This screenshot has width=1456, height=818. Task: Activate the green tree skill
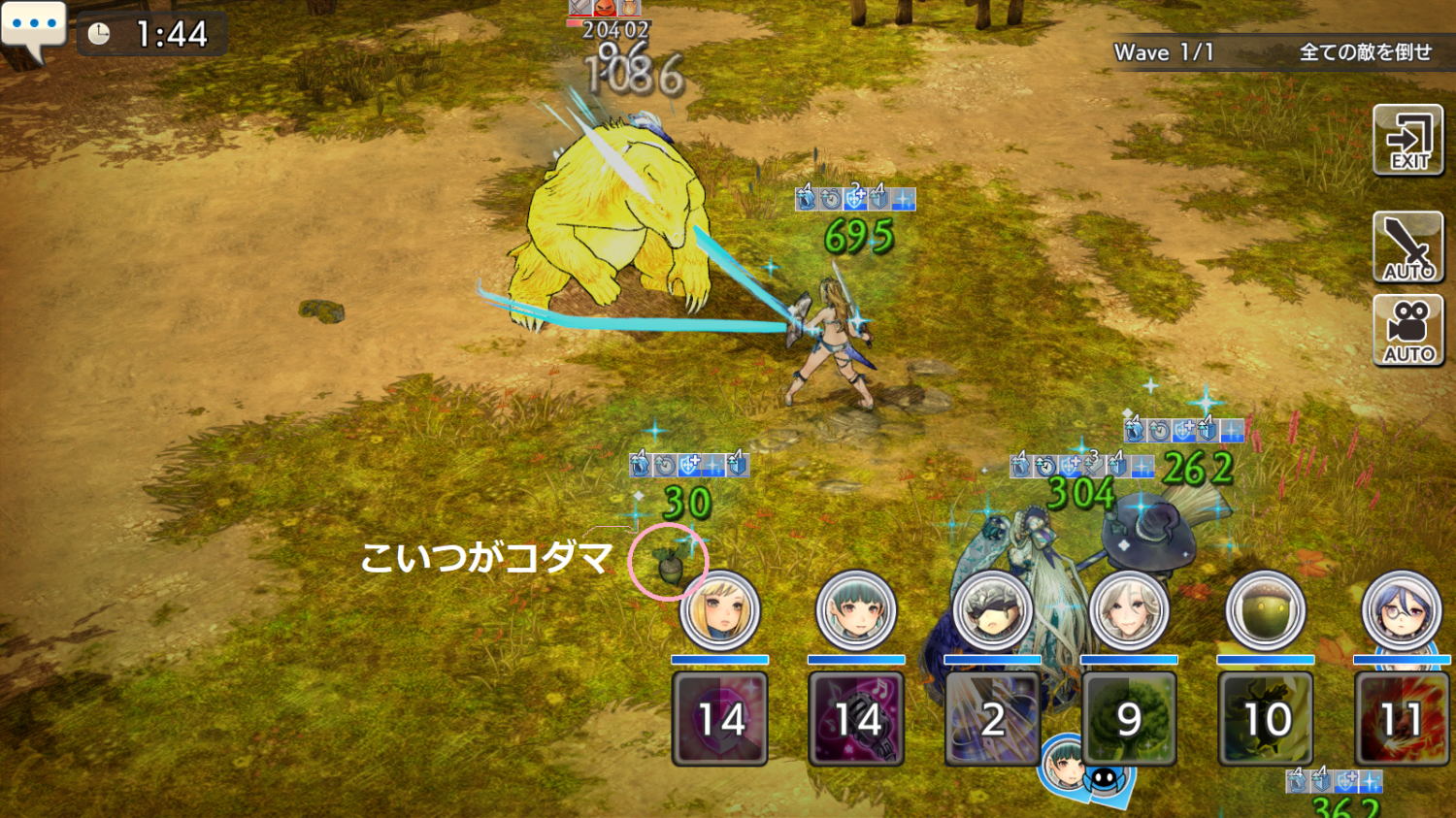[1129, 719]
